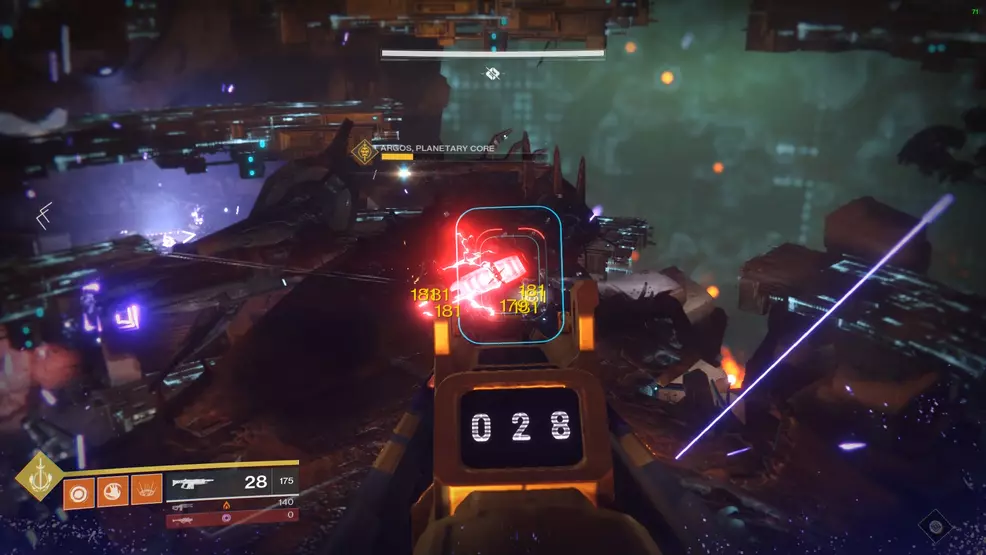Click the Argos boss diamond emblem
Viewport: 986px width, 555px height.
pyautogui.click(x=363, y=152)
